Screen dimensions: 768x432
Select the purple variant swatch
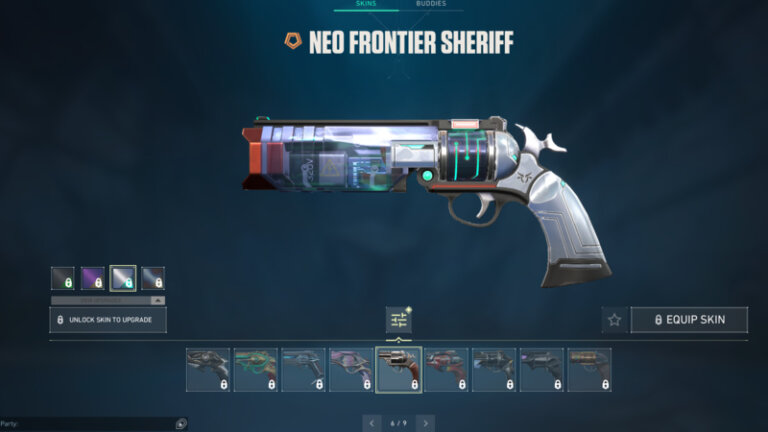pyautogui.click(x=93, y=278)
